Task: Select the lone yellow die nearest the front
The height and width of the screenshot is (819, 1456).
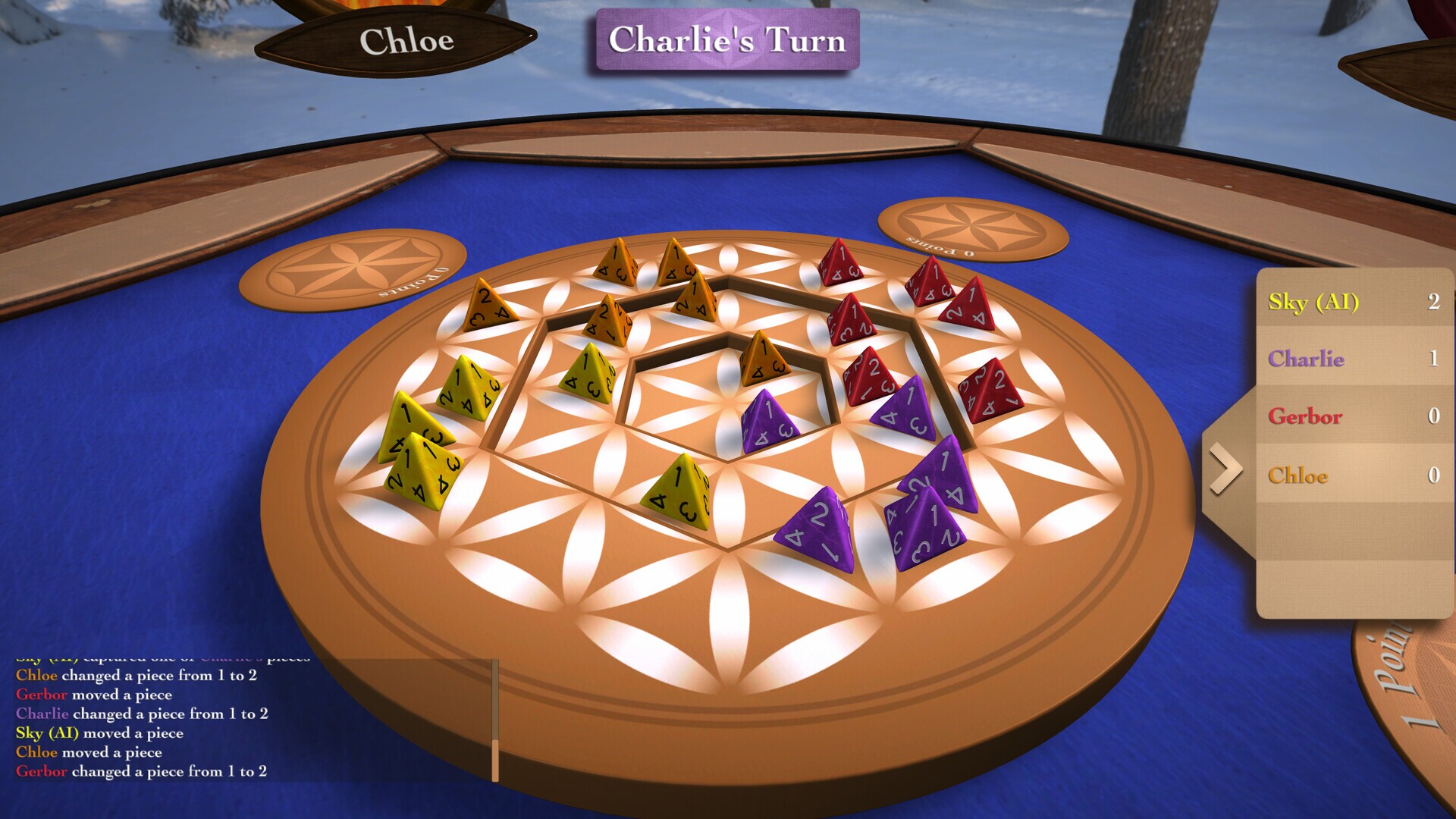Action: (x=679, y=493)
